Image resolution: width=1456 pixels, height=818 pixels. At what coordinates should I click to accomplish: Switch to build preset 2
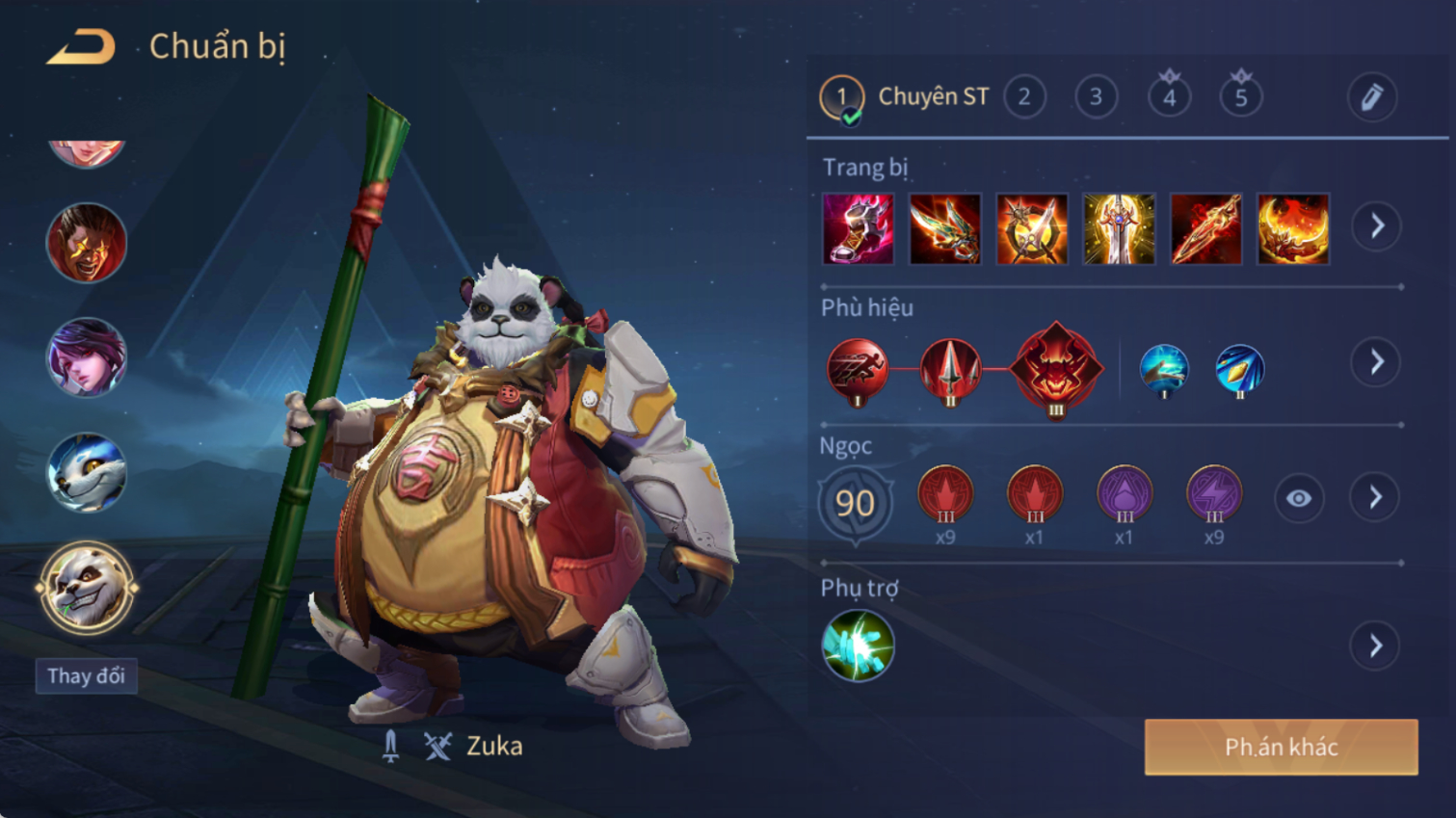point(1024,97)
